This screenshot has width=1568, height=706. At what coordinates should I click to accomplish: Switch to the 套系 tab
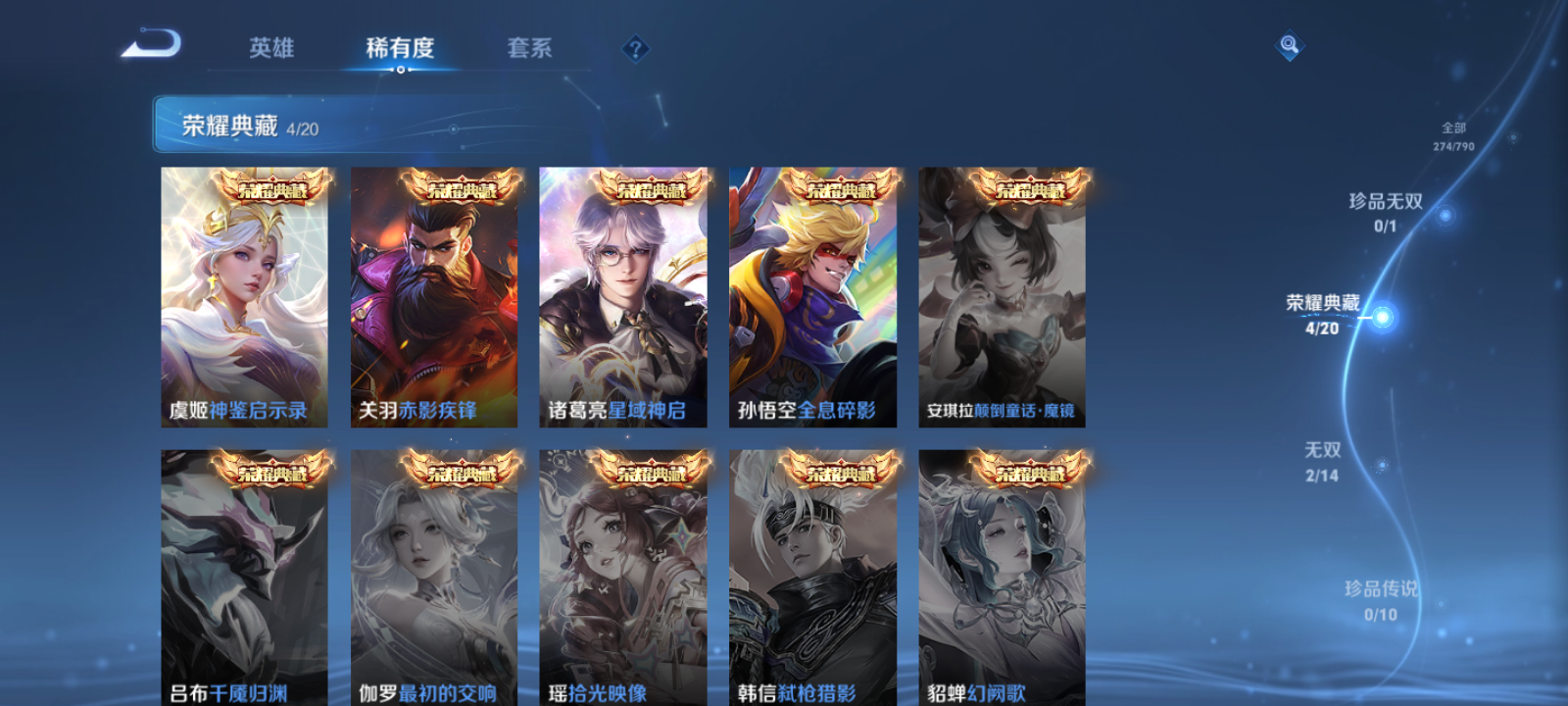coord(528,48)
